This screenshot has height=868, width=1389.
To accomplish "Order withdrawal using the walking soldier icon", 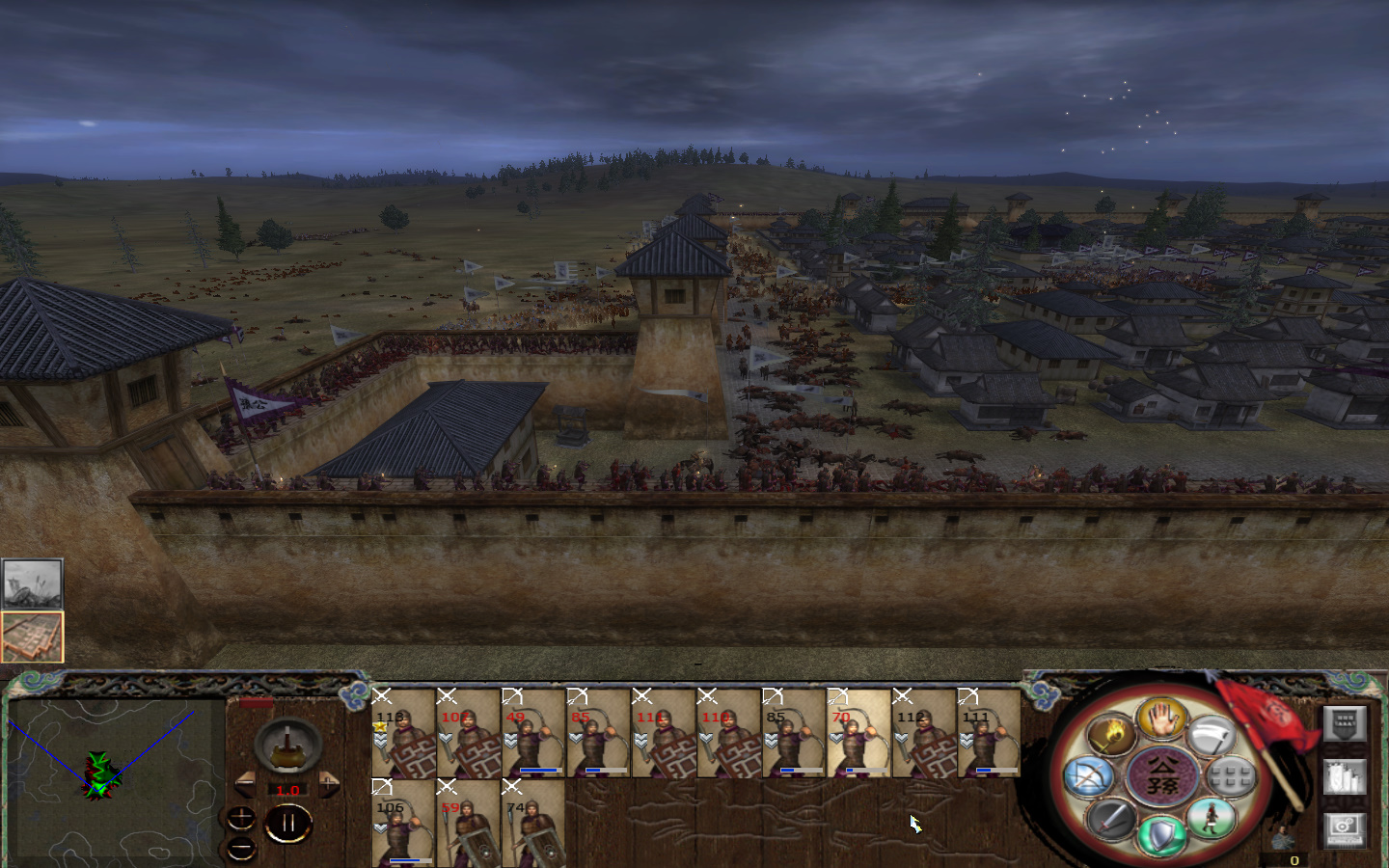I will (1212, 819).
